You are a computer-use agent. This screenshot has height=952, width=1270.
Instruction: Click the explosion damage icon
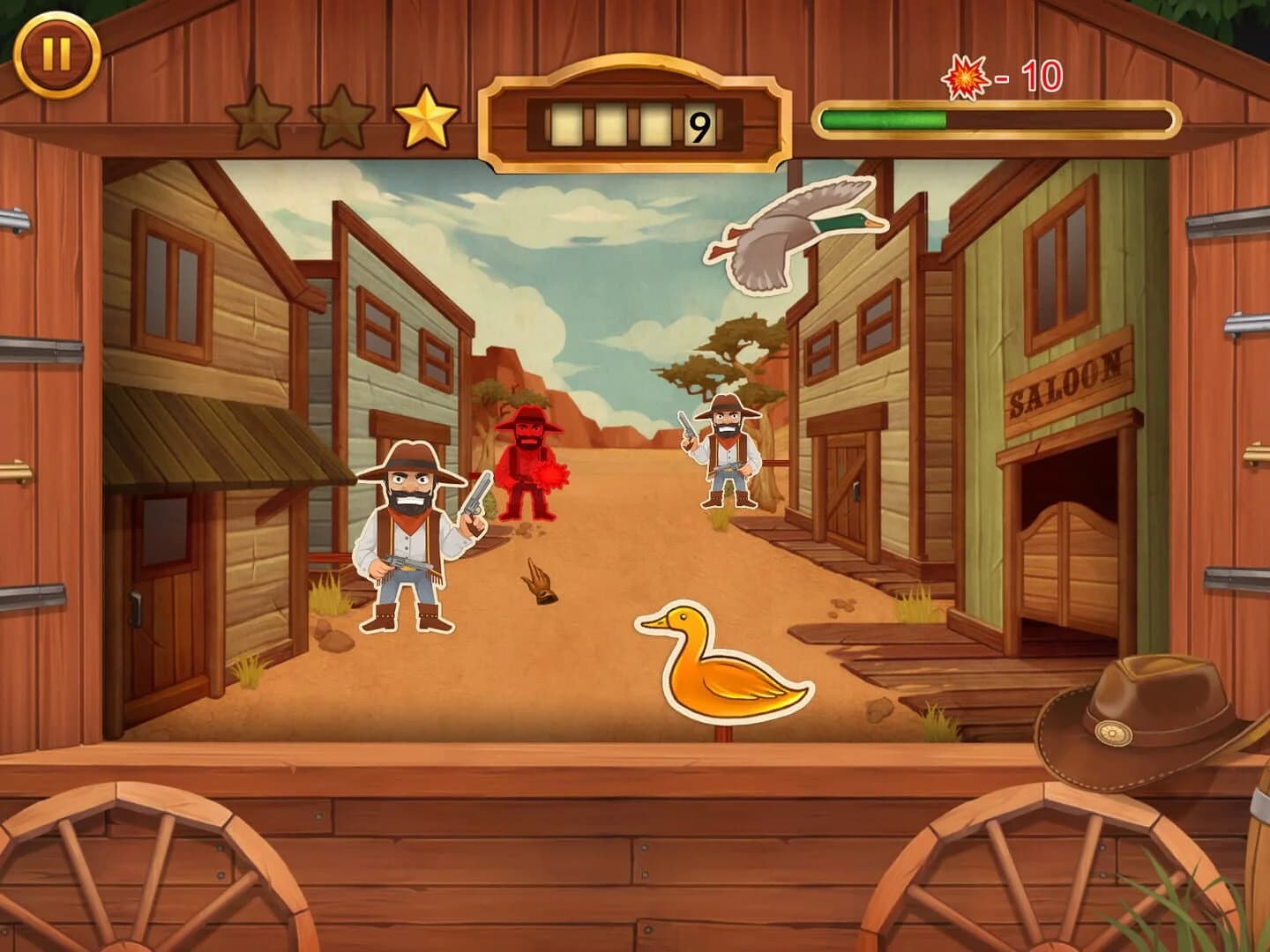click(965, 78)
